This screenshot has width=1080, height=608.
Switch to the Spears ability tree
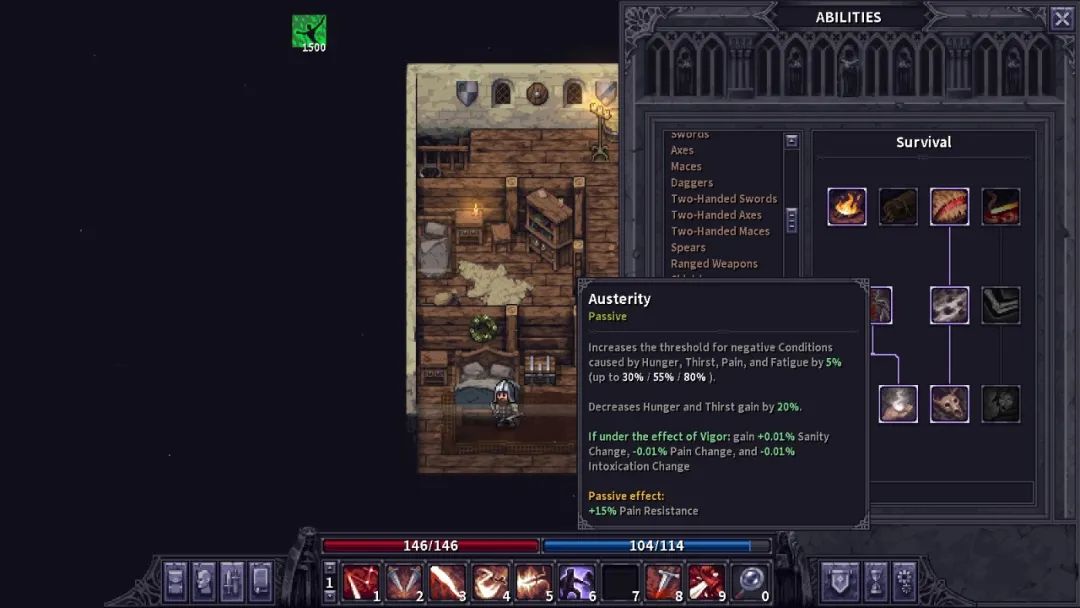tap(688, 247)
